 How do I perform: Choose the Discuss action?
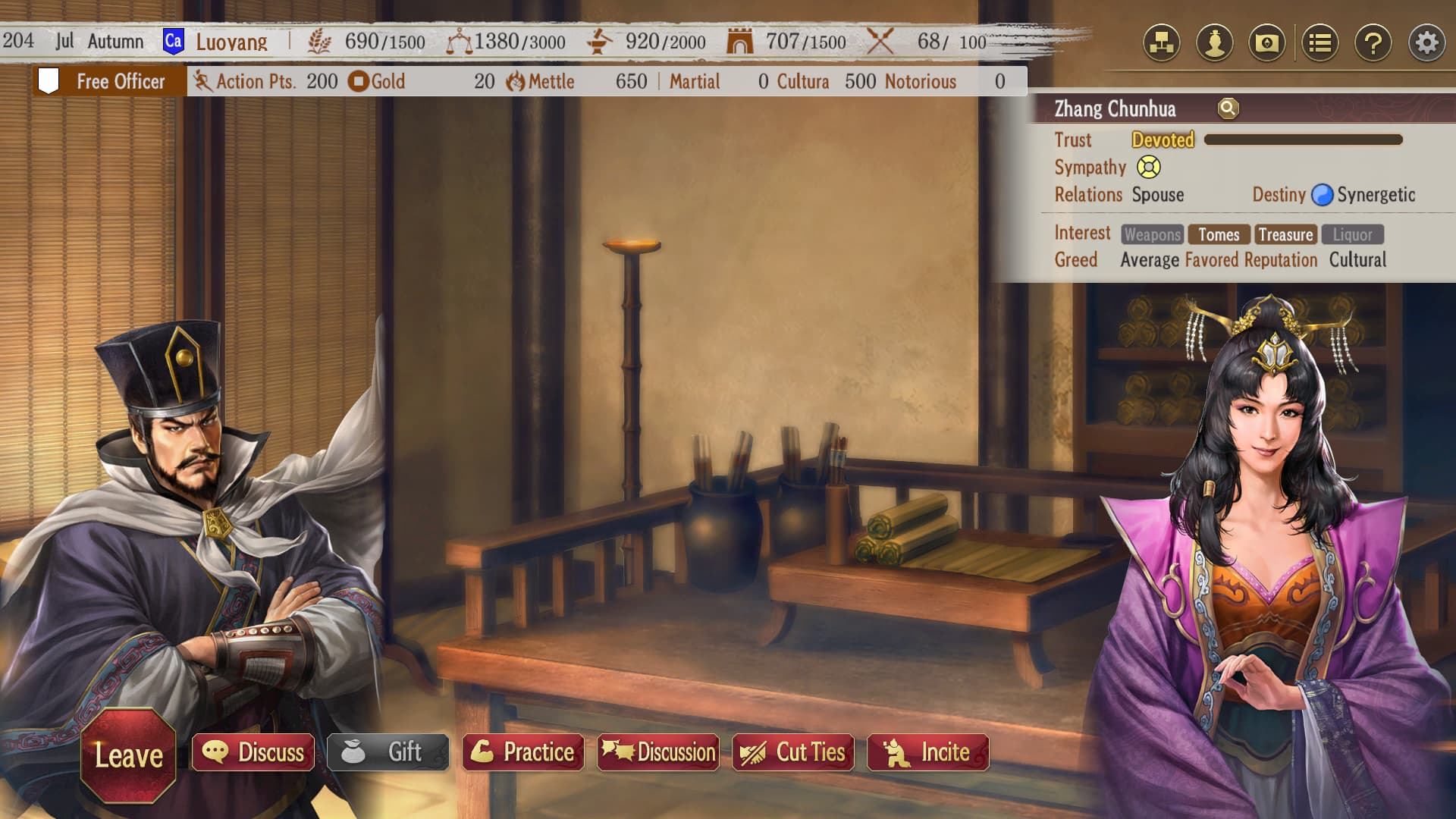pyautogui.click(x=253, y=752)
